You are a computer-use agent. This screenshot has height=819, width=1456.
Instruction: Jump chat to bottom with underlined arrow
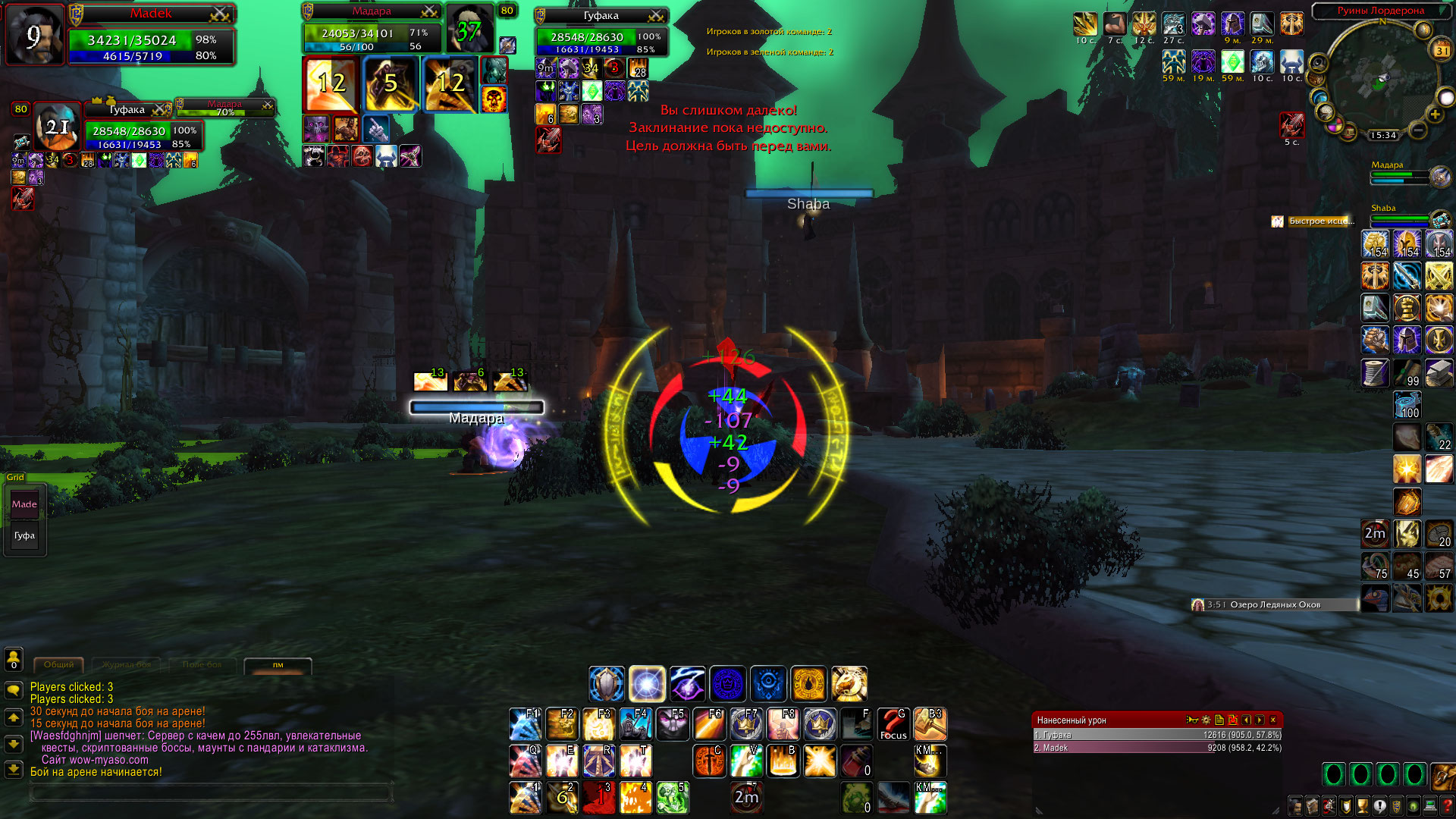[x=14, y=770]
